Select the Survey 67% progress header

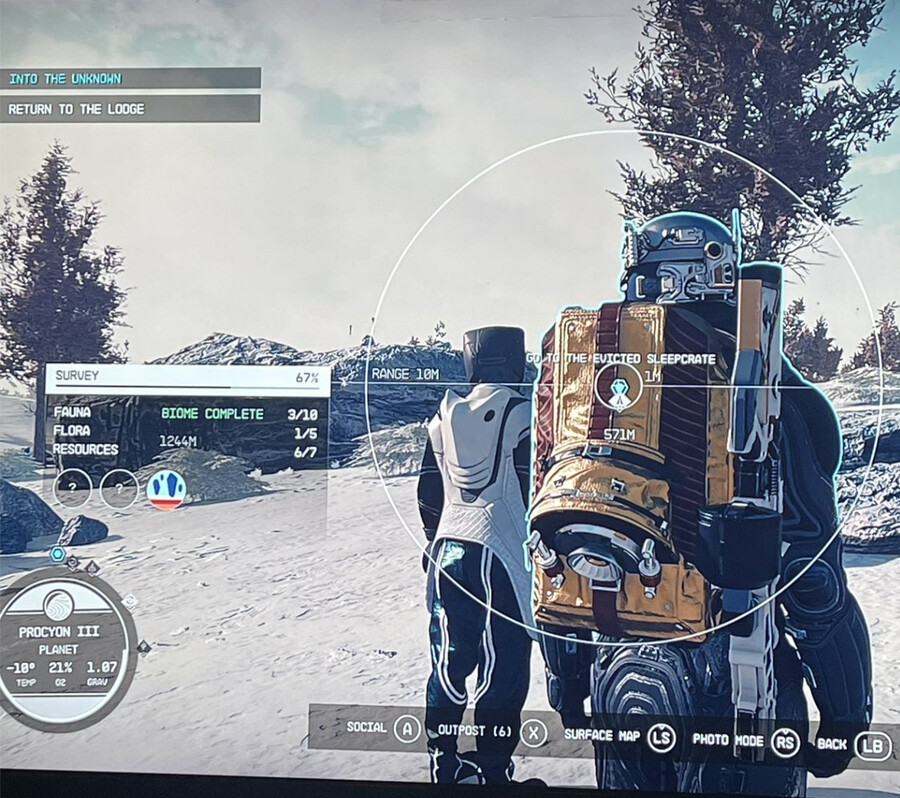pos(187,378)
